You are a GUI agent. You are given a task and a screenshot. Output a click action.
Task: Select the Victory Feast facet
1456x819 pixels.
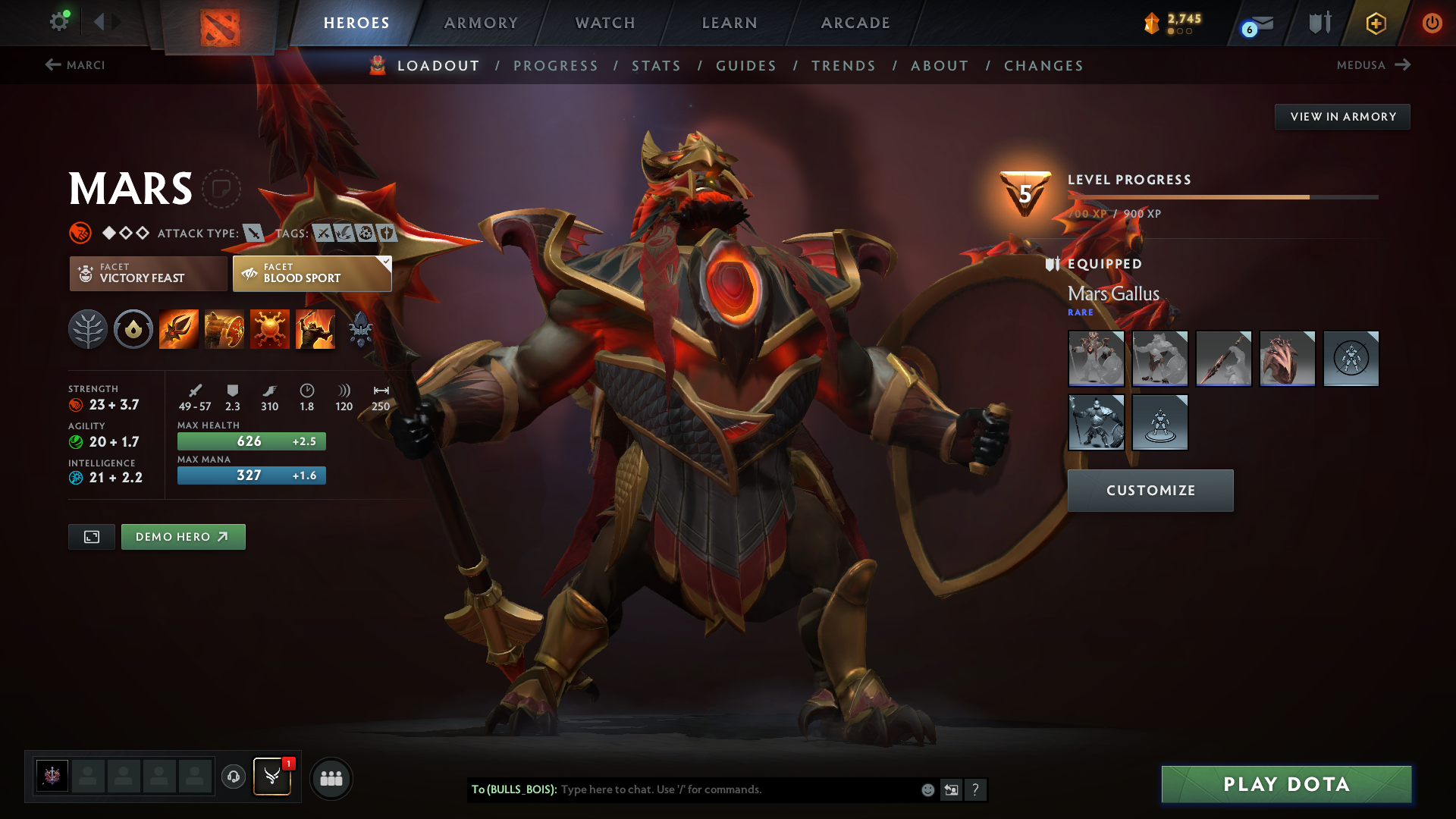coord(148,274)
